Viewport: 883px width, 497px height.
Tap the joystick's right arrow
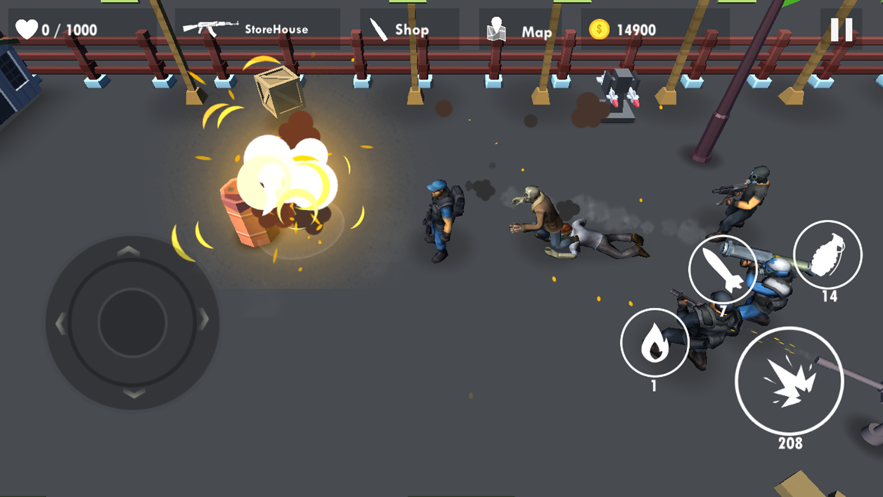204,321
